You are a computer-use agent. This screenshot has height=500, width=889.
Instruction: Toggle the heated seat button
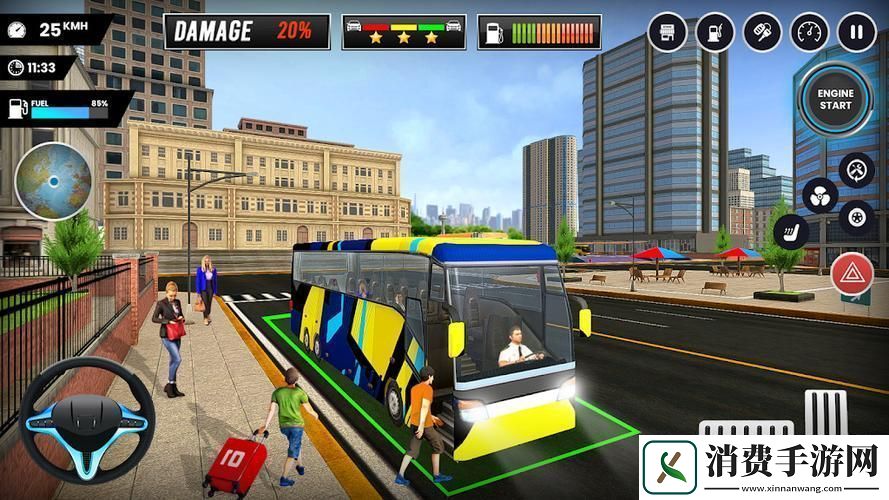791,232
